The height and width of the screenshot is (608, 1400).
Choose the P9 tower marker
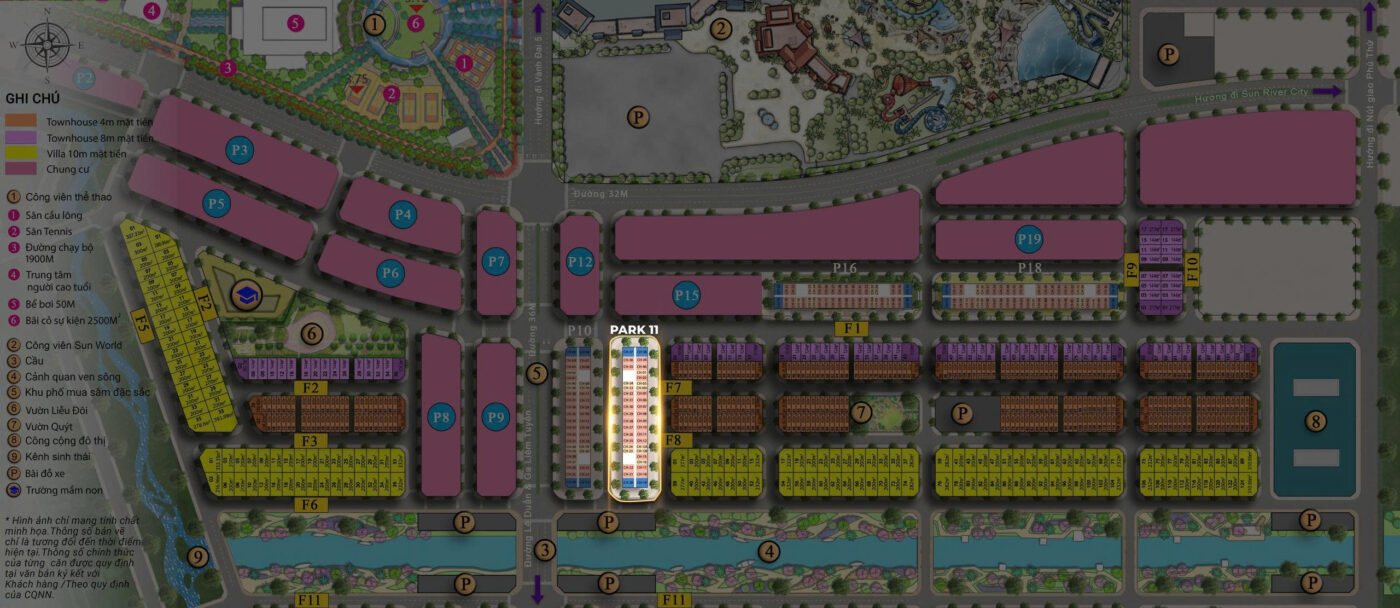pos(496,417)
